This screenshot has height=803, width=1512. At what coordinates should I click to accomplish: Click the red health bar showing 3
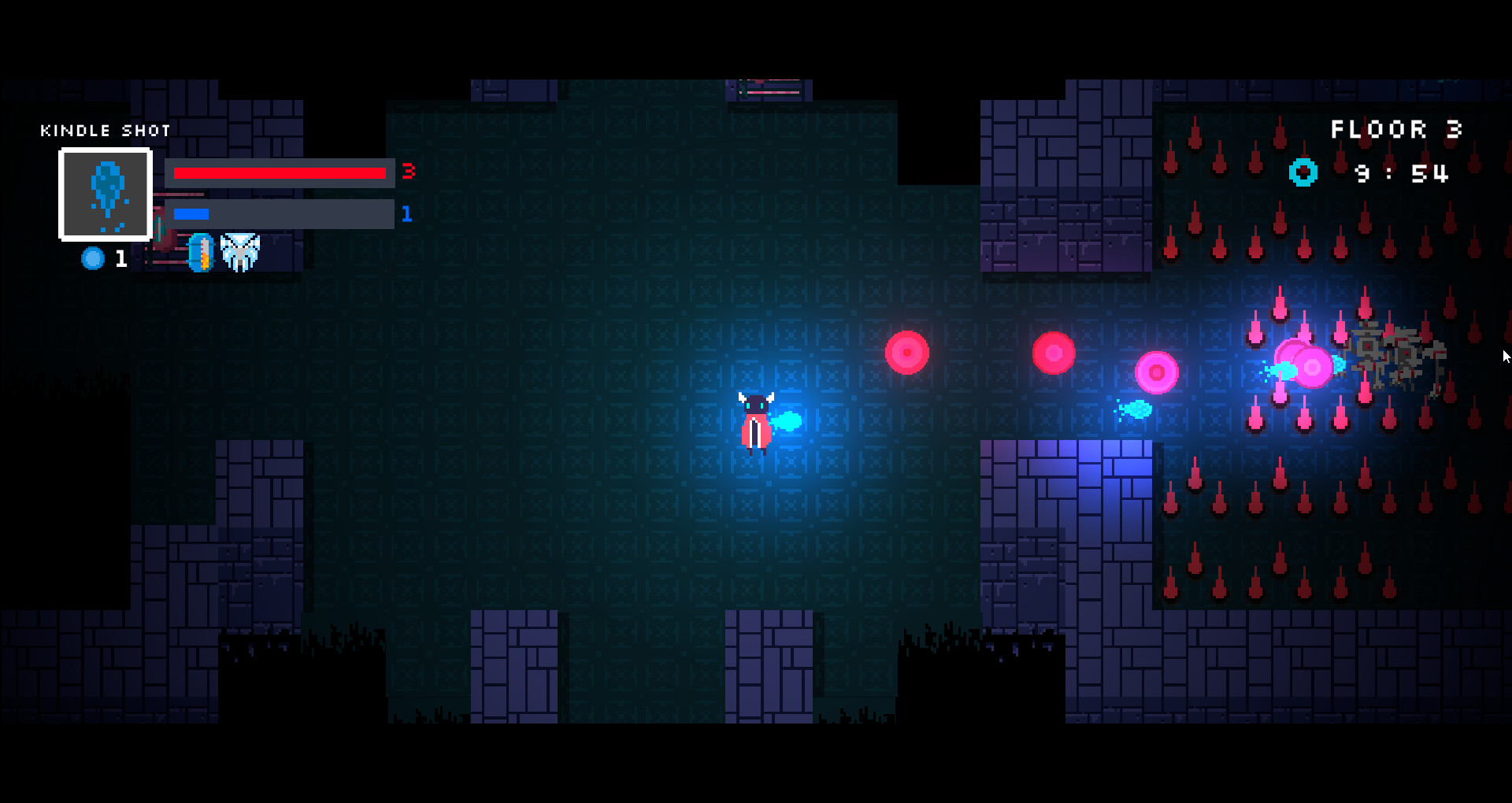[280, 172]
